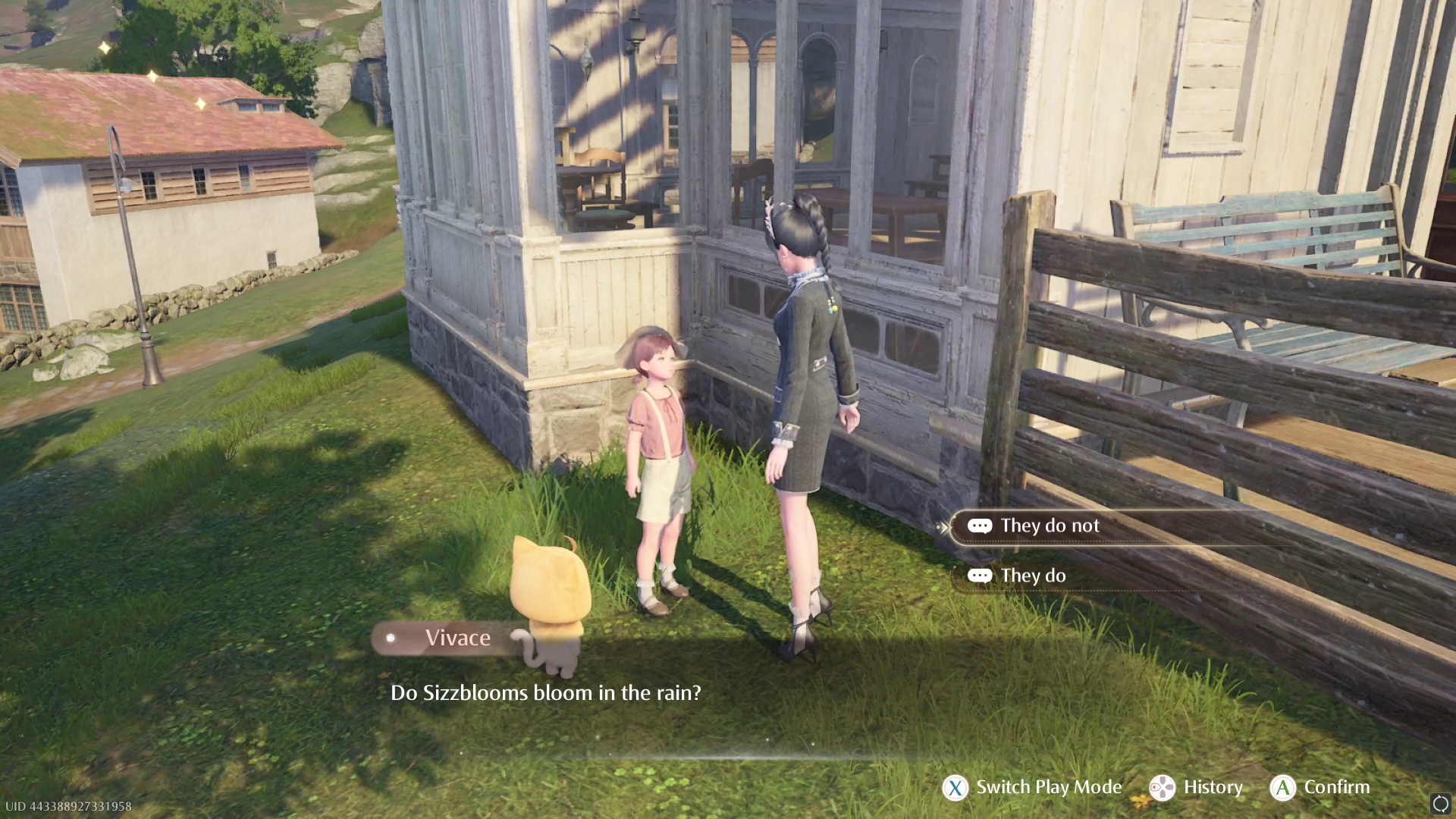Click the green A button icon near Confirm

[x=1282, y=788]
